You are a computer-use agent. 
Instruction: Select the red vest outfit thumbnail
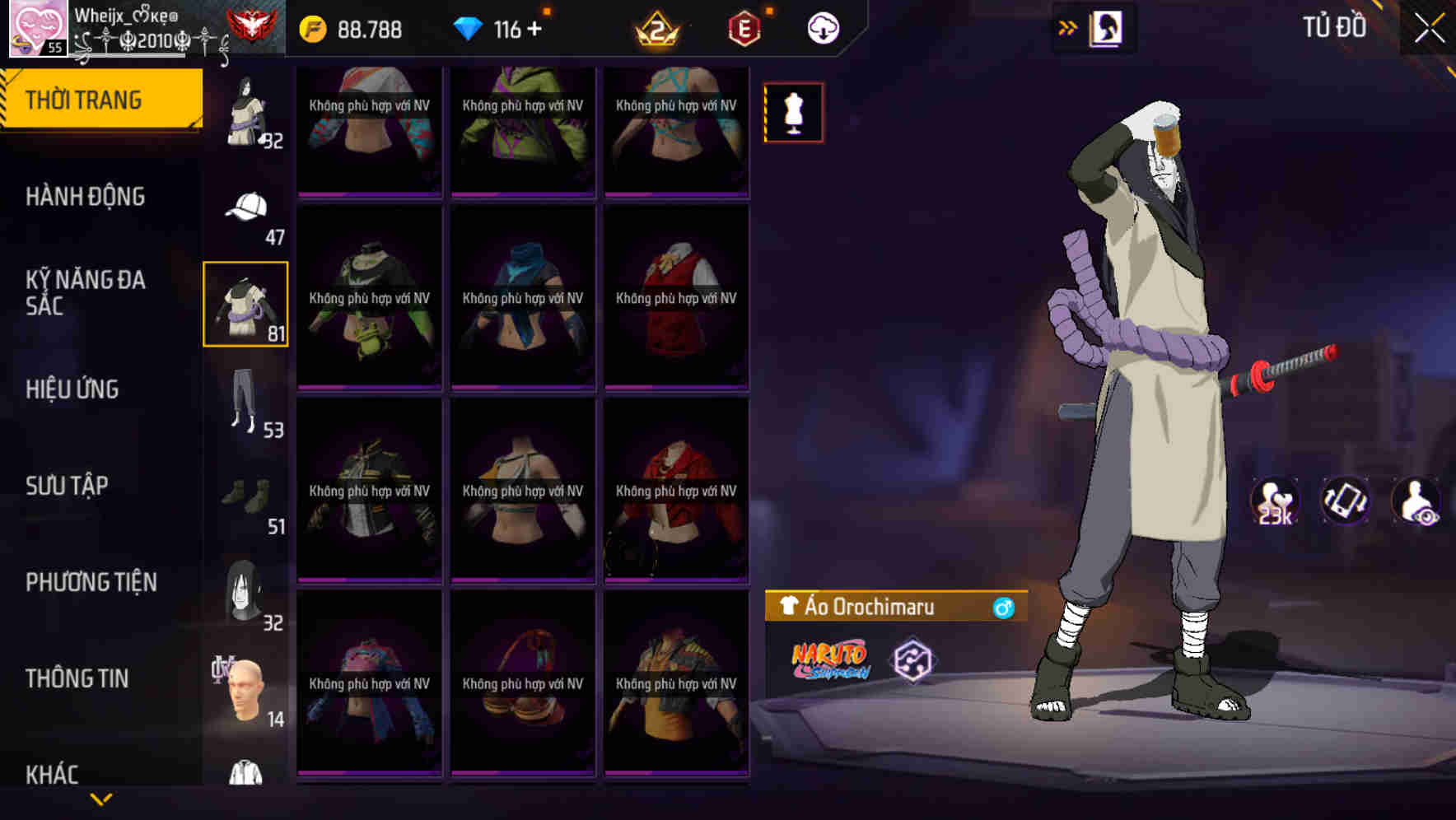point(676,296)
